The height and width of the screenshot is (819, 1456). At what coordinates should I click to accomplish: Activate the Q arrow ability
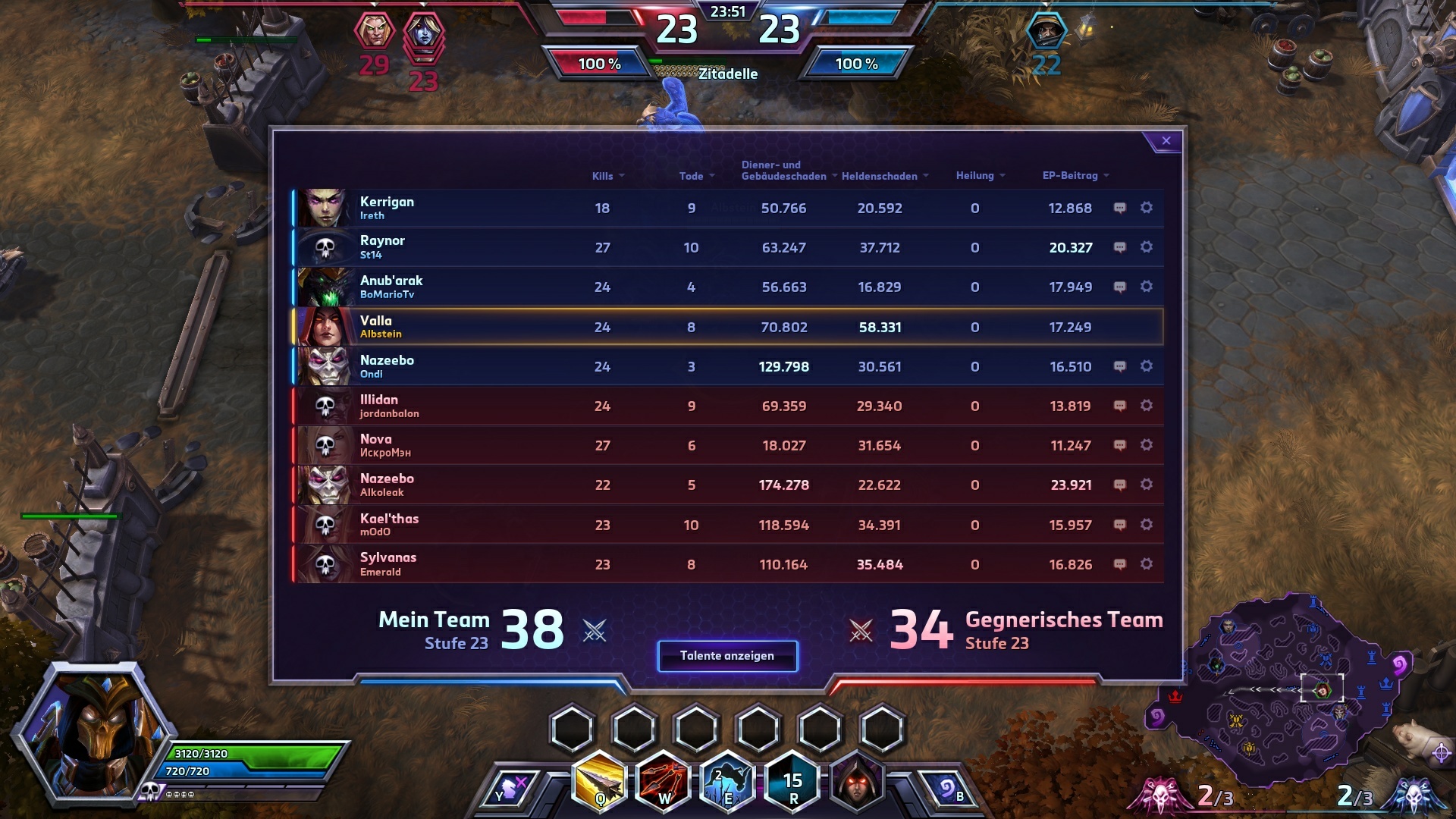[x=601, y=781]
